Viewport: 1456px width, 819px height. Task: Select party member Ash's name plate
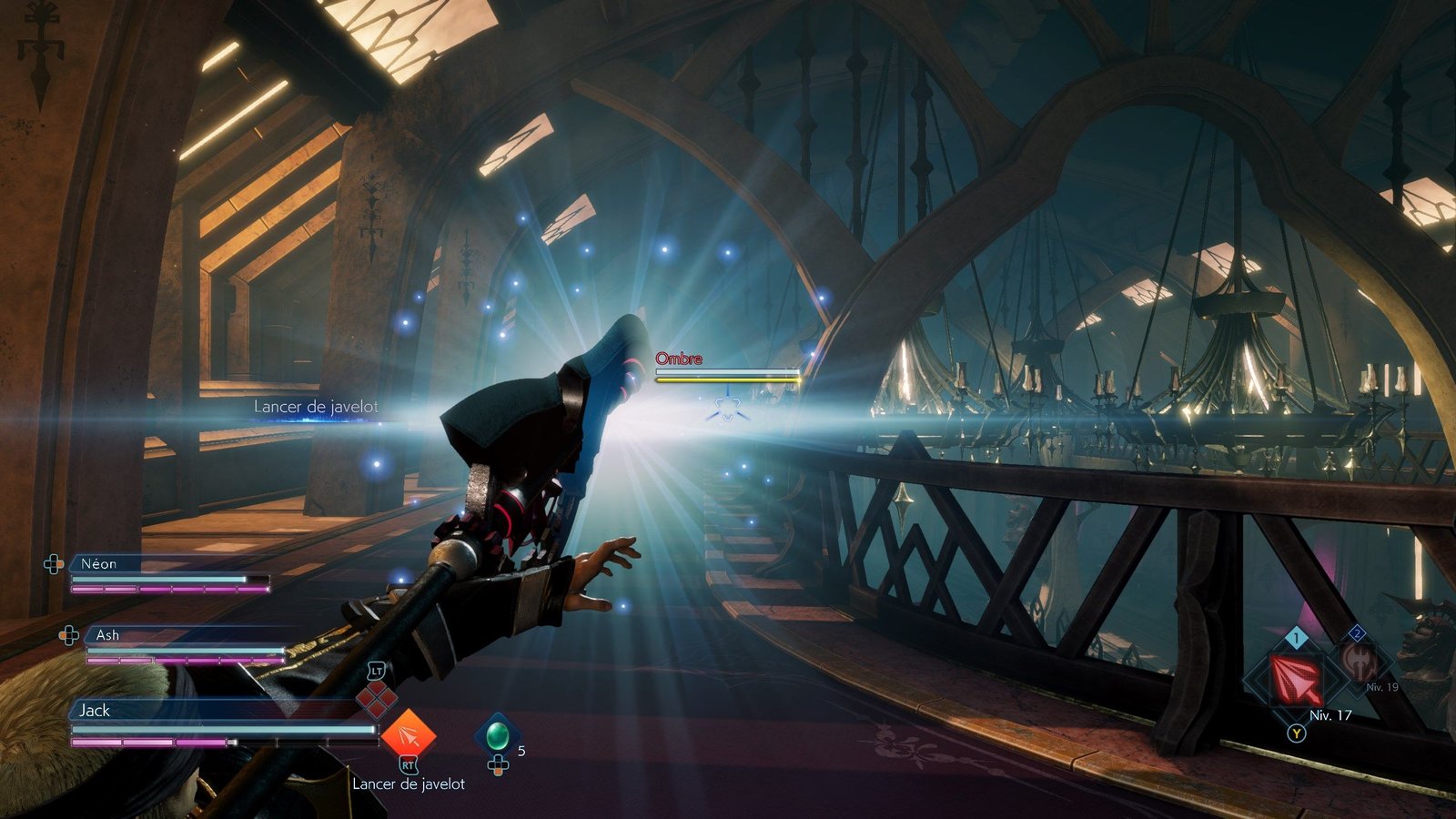[x=107, y=635]
